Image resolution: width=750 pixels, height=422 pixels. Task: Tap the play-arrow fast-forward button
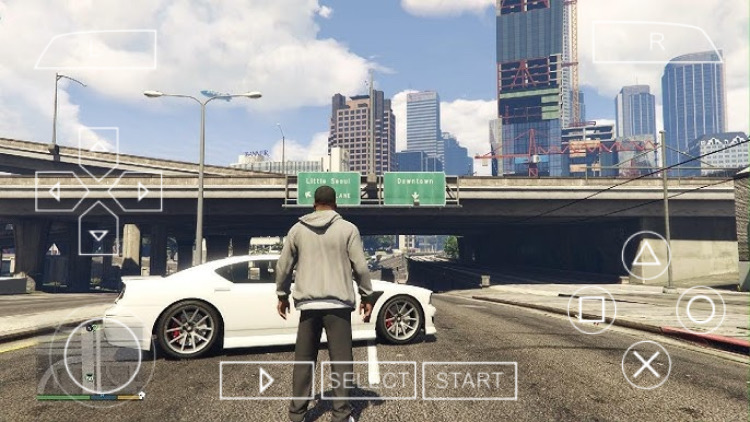point(266,380)
